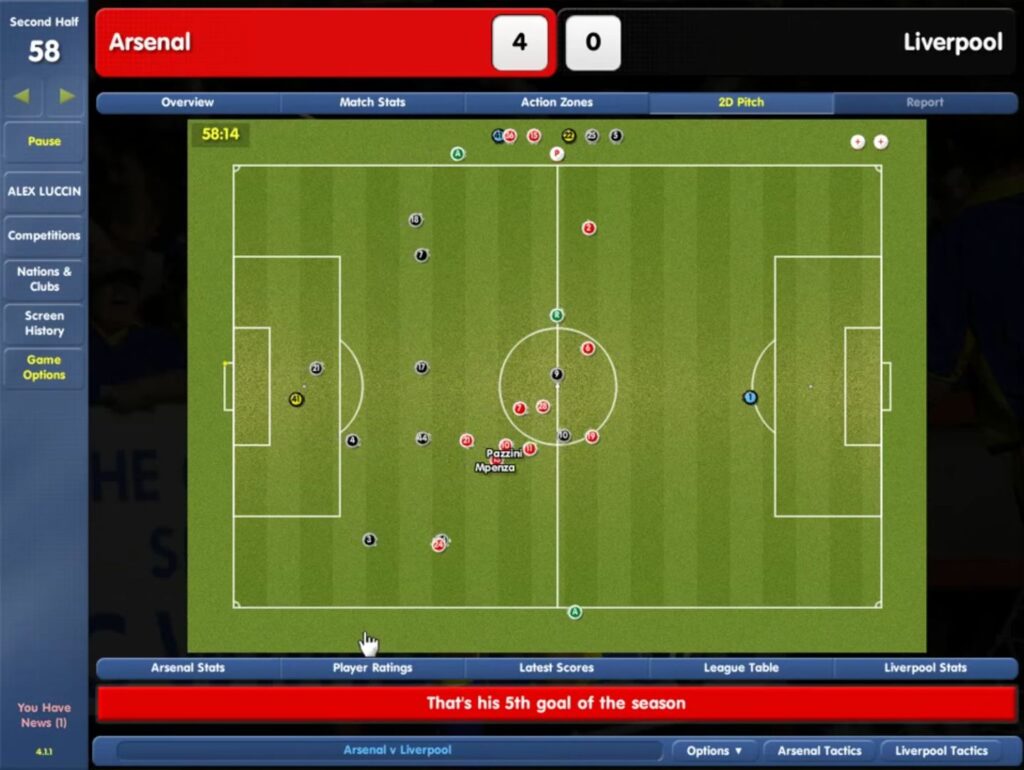Select the 2D Pitch tab
This screenshot has height=770, width=1024.
point(741,102)
